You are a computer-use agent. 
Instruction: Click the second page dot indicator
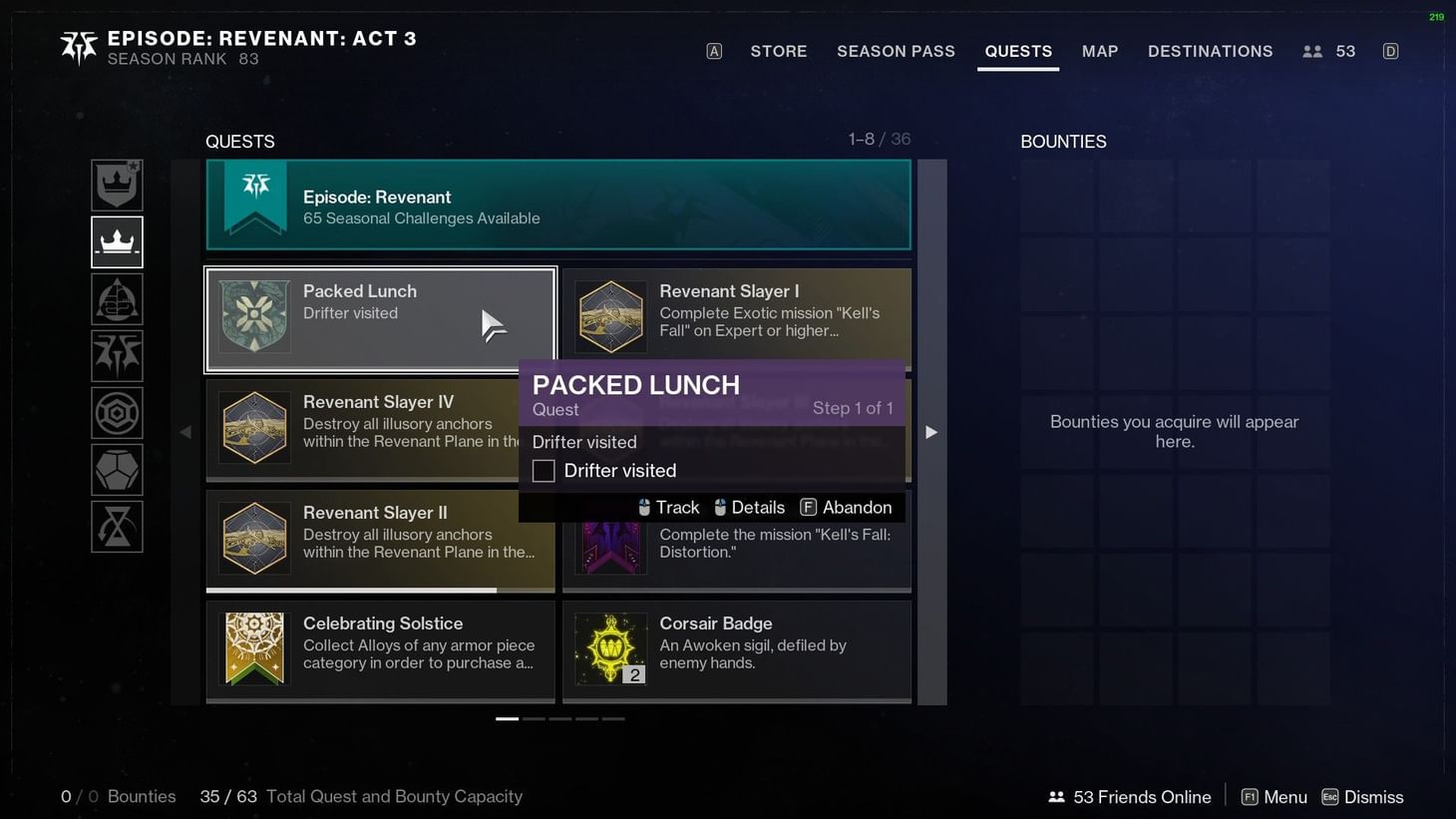pos(534,718)
